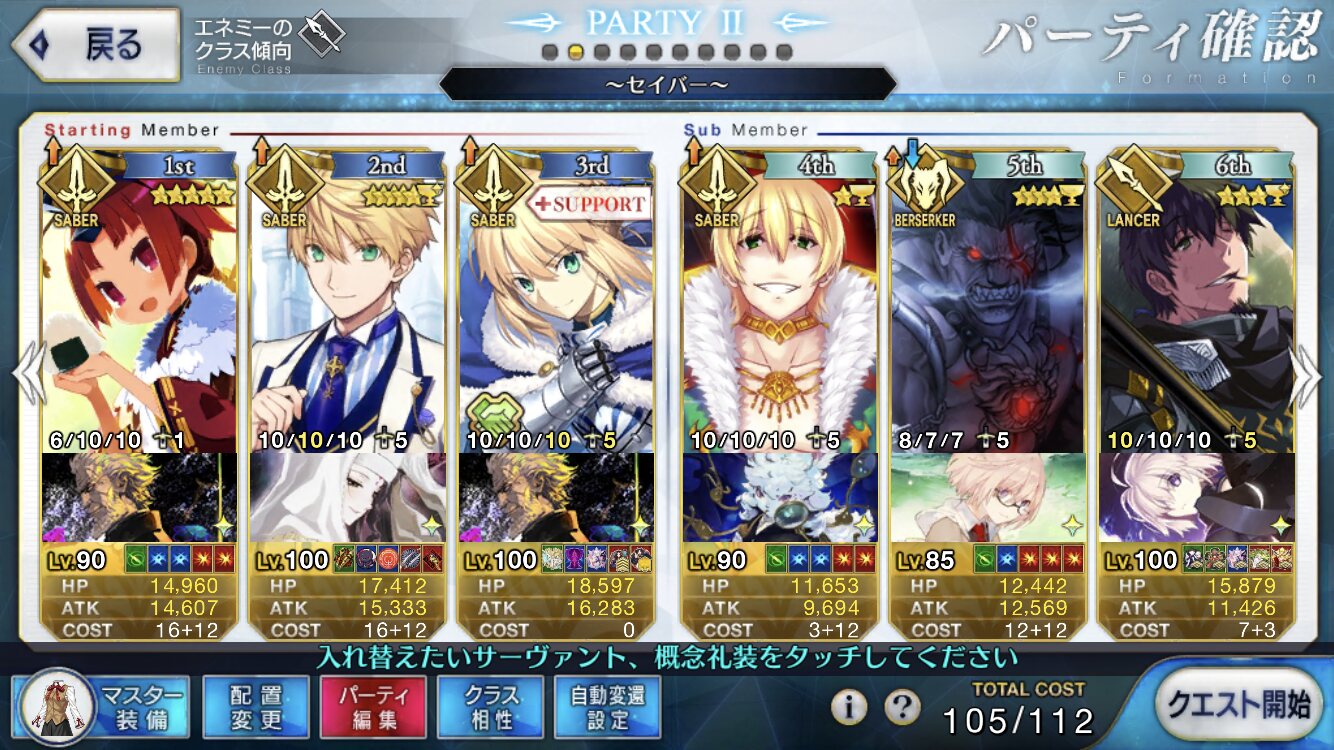Open 自動変還設定 settings

click(x=608, y=706)
